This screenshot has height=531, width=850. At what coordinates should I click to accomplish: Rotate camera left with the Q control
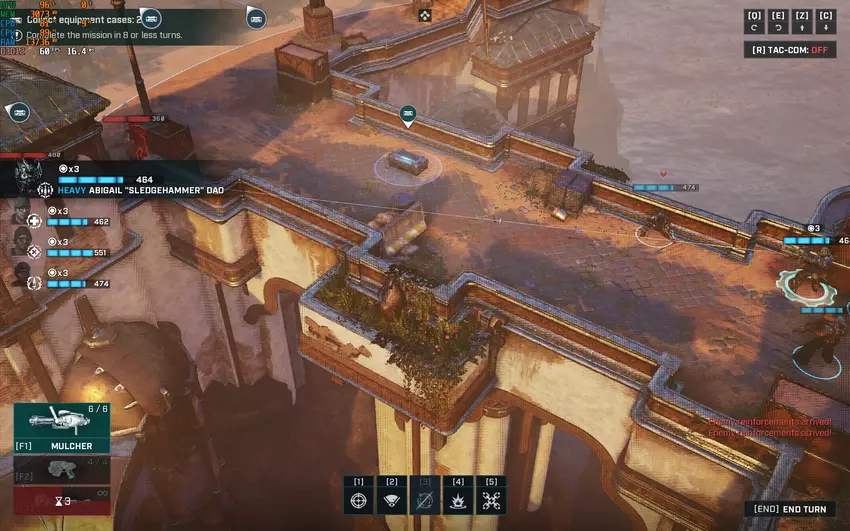pos(754,21)
